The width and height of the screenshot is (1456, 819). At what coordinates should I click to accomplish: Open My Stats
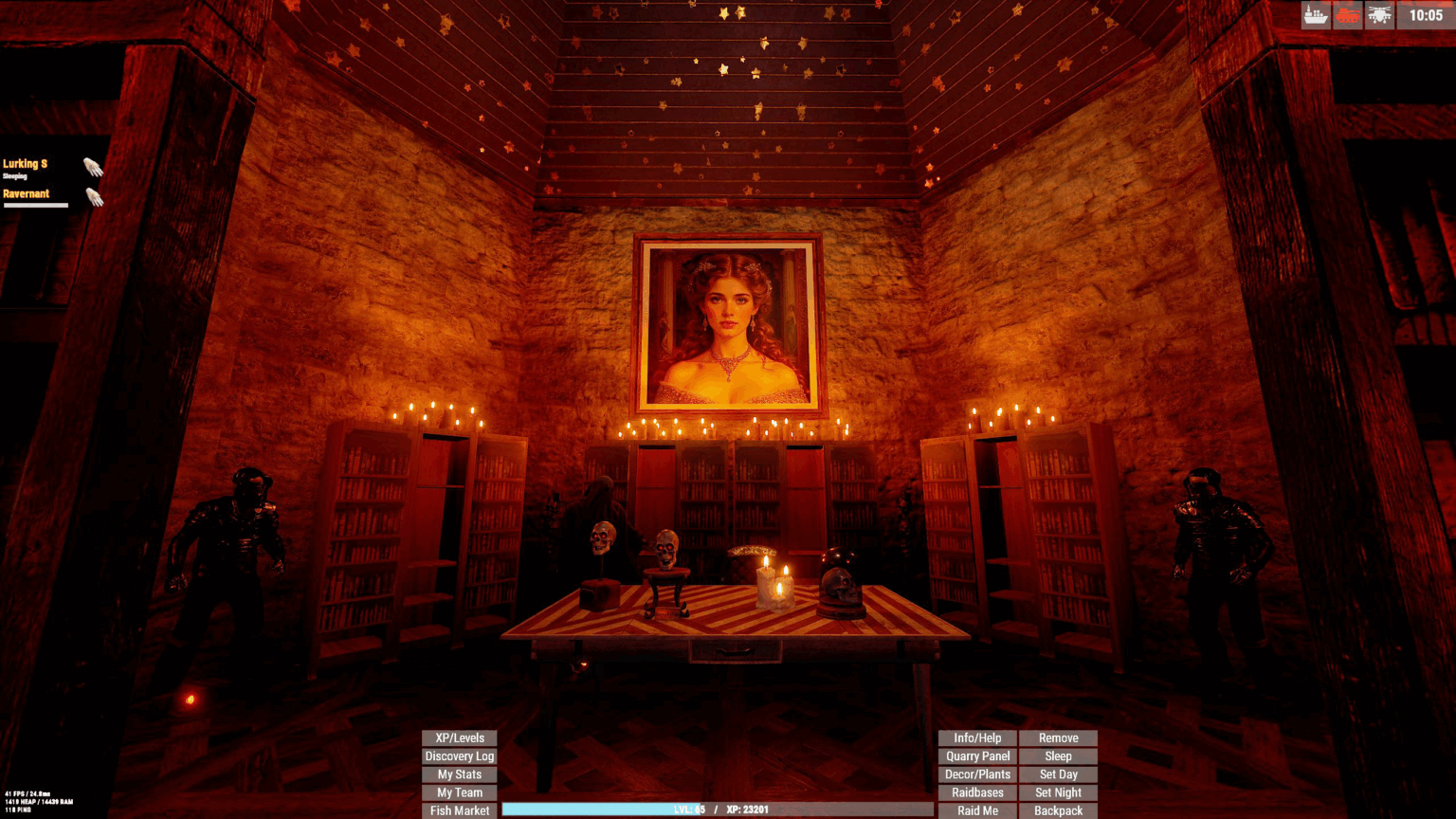pos(459,773)
